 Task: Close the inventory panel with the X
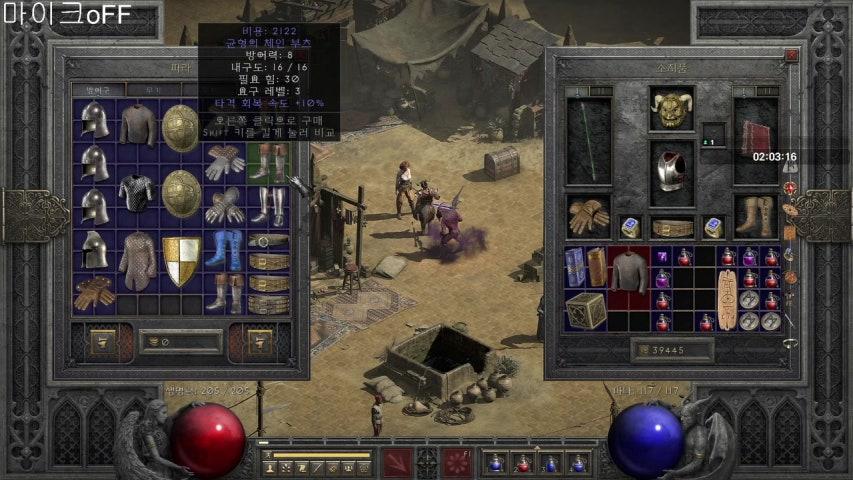click(791, 56)
